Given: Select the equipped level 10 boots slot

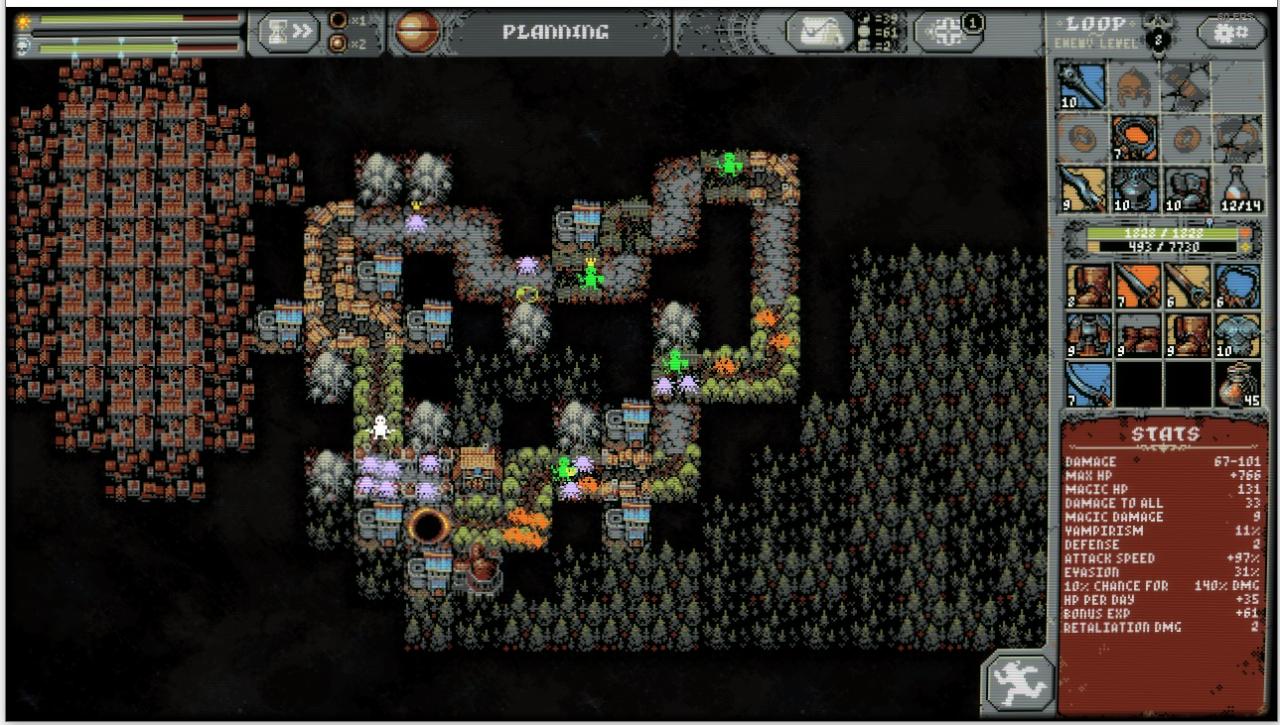Looking at the screenshot, I should point(1186,189).
